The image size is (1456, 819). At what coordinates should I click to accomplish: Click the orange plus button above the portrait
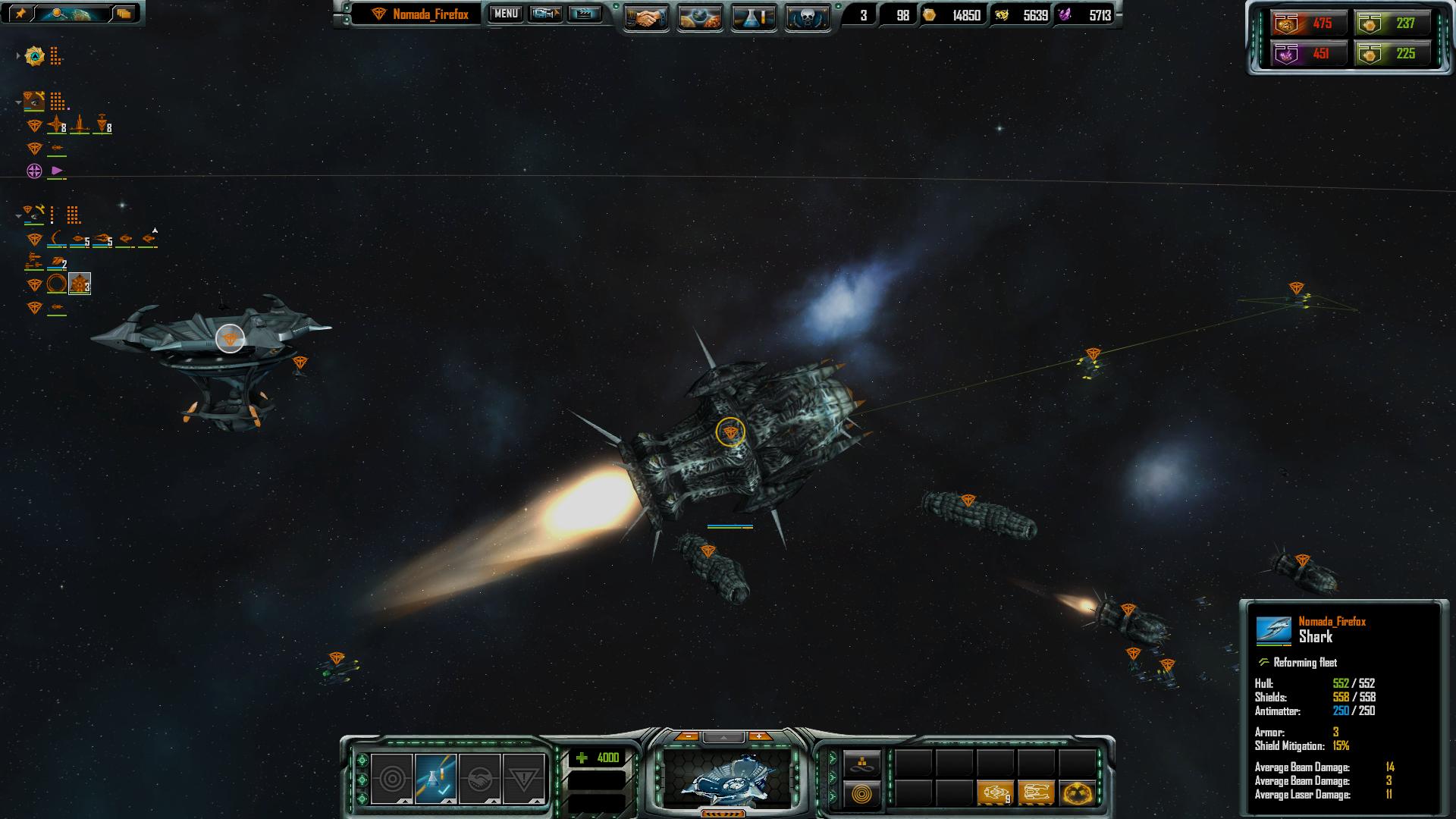(x=758, y=736)
